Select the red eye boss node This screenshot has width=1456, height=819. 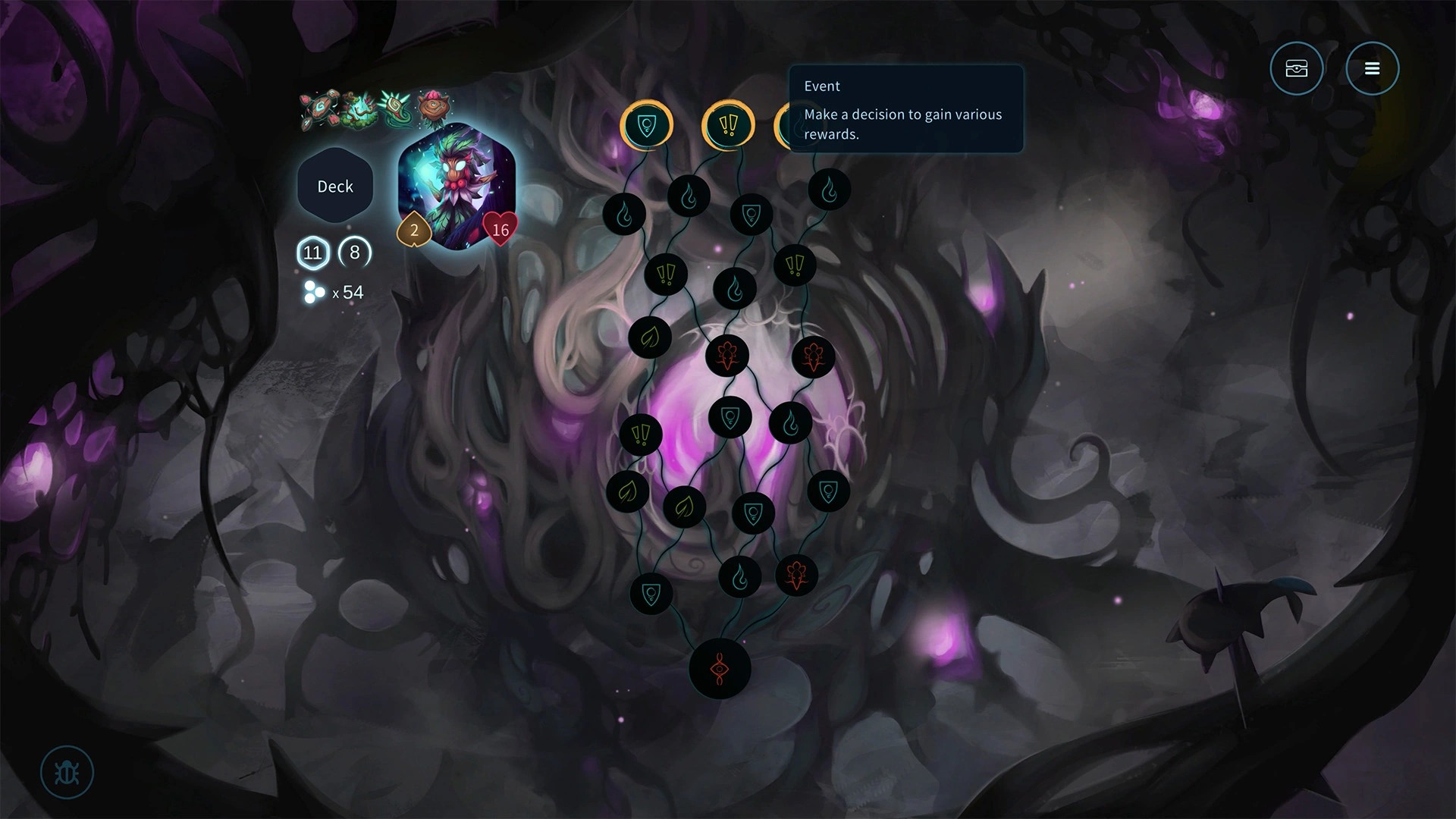click(720, 669)
